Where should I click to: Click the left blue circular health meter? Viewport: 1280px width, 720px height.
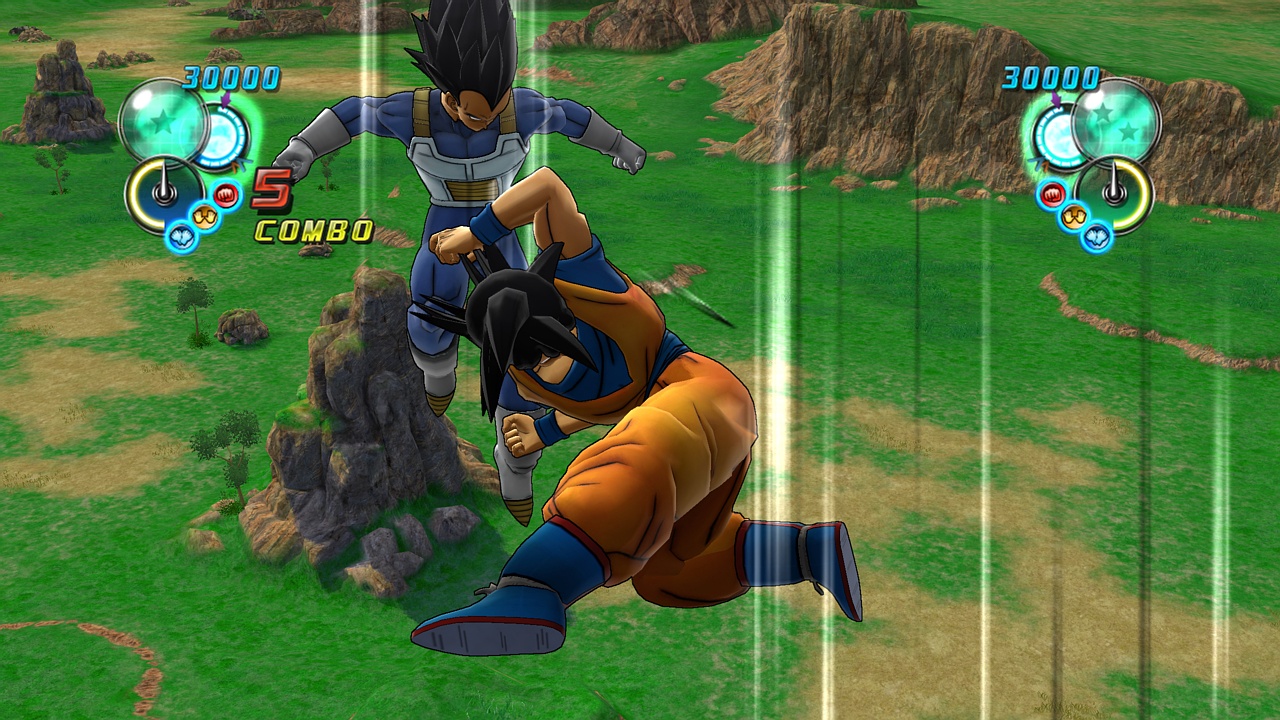(221, 135)
